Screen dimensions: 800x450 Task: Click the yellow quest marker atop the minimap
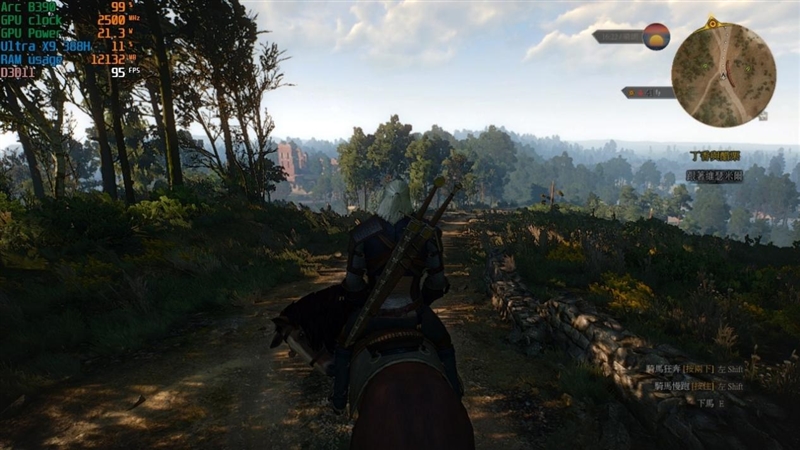pos(712,21)
